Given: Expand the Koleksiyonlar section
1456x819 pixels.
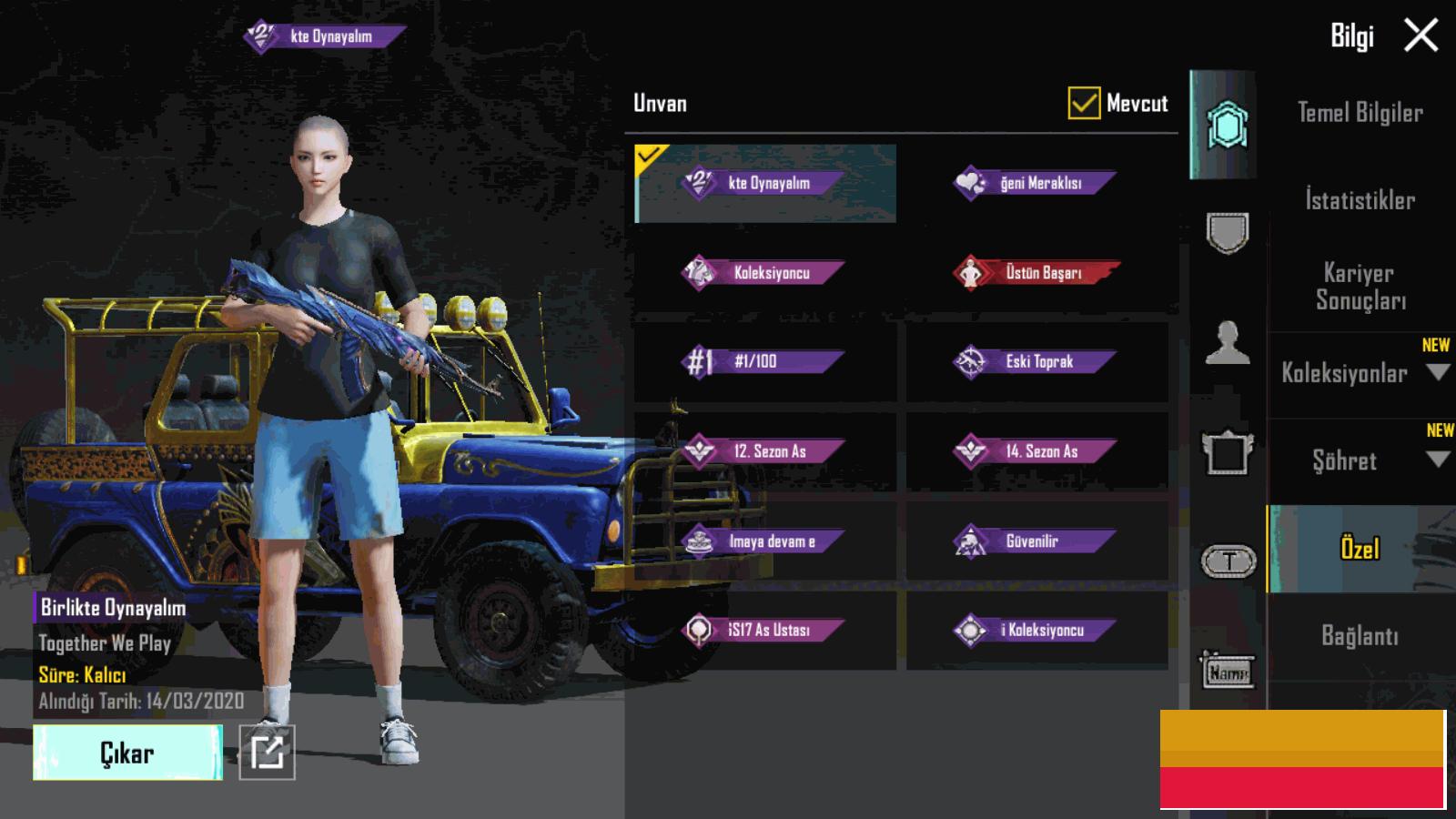Looking at the screenshot, I should pyautogui.click(x=1360, y=373).
